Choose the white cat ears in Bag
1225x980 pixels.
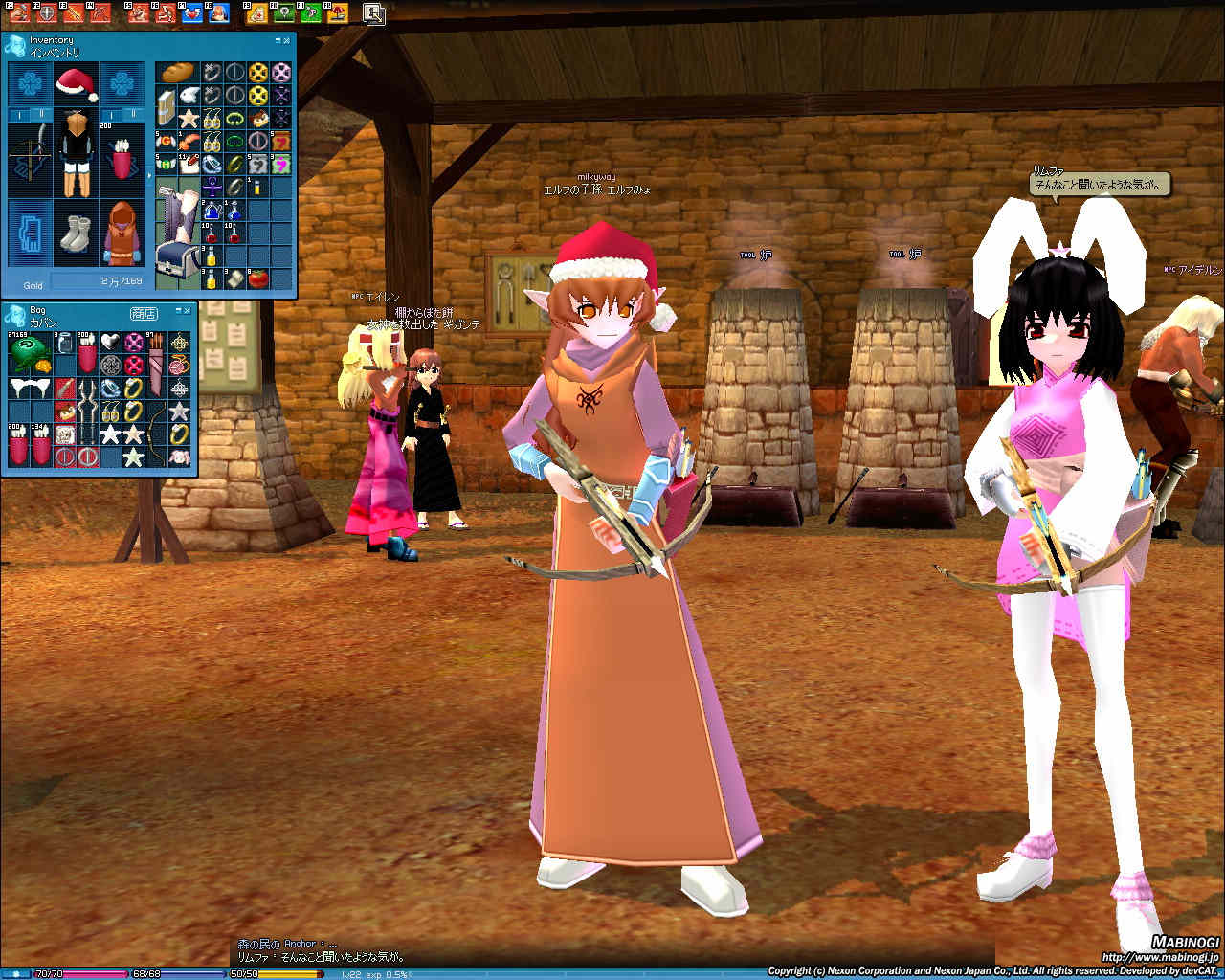tap(29, 390)
